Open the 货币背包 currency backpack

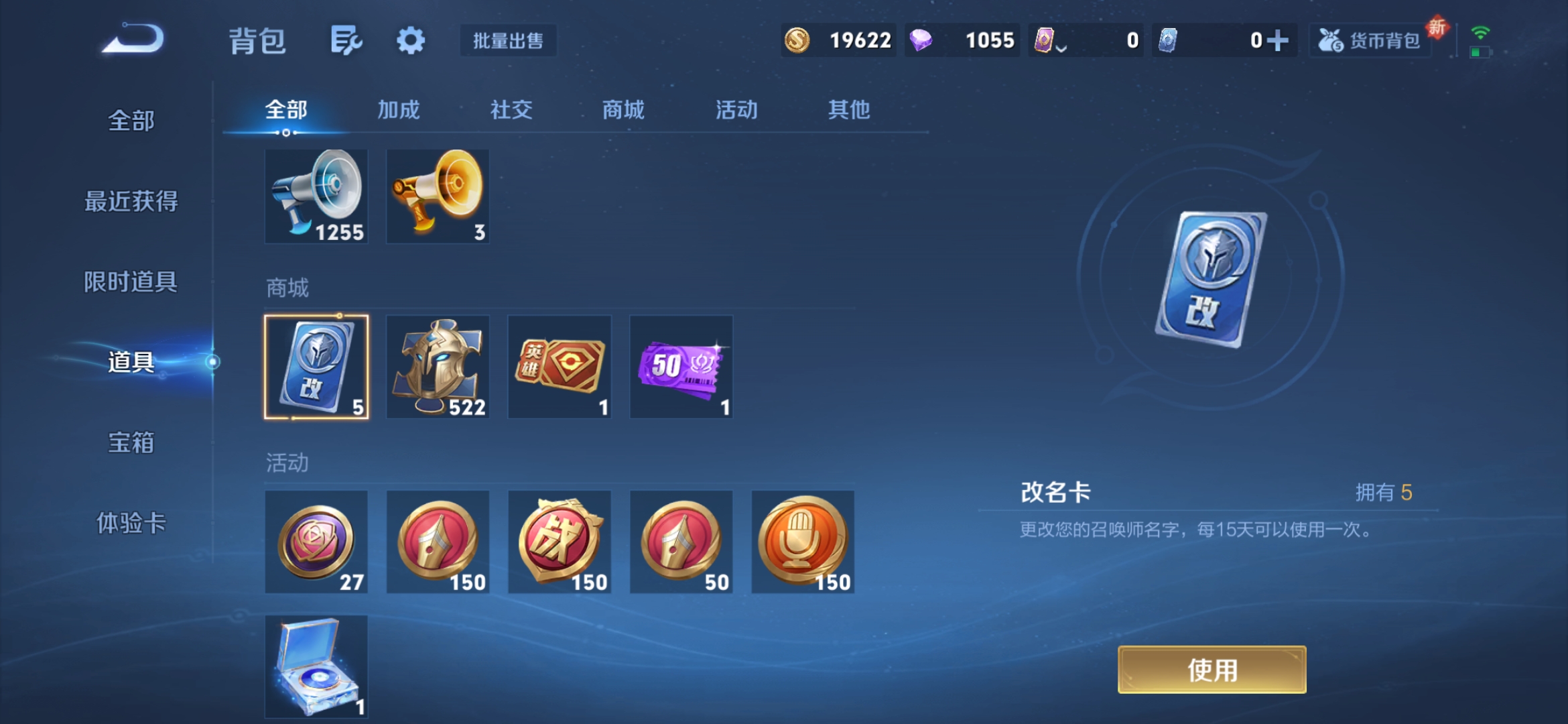coord(1369,40)
